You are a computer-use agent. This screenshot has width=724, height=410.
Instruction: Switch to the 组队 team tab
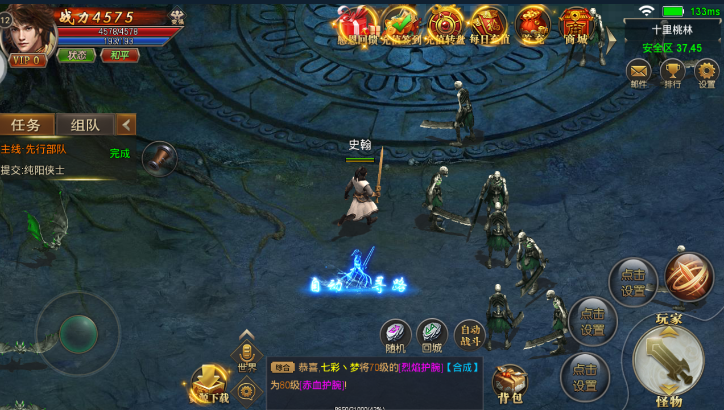pos(84,125)
